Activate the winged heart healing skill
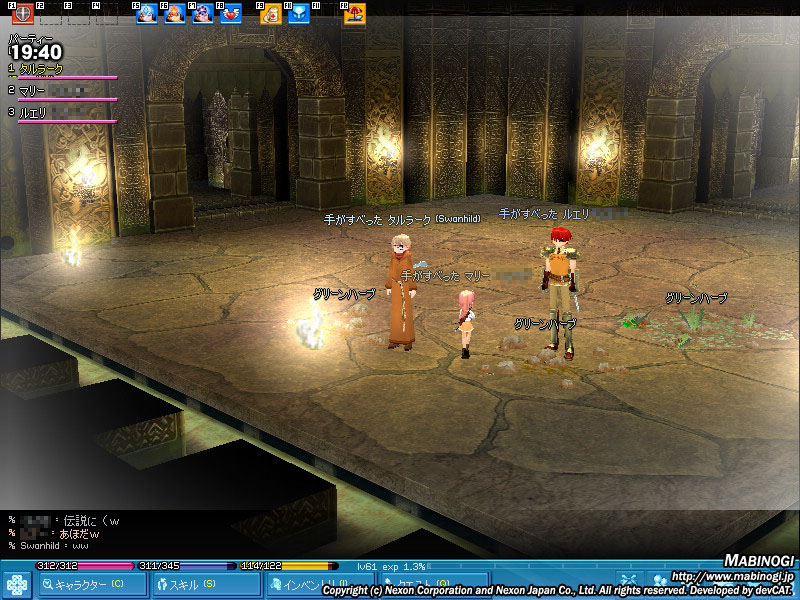800x600 pixels. point(231,14)
